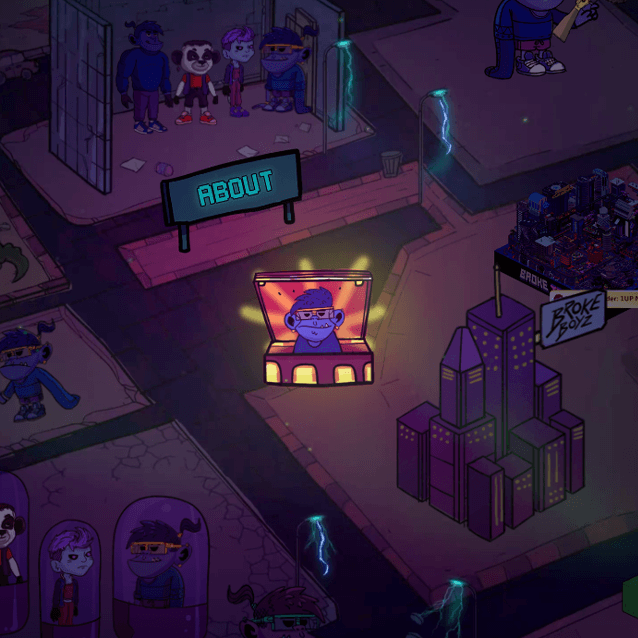Select the glowing open box with ape
The image size is (638, 638).
click(315, 329)
